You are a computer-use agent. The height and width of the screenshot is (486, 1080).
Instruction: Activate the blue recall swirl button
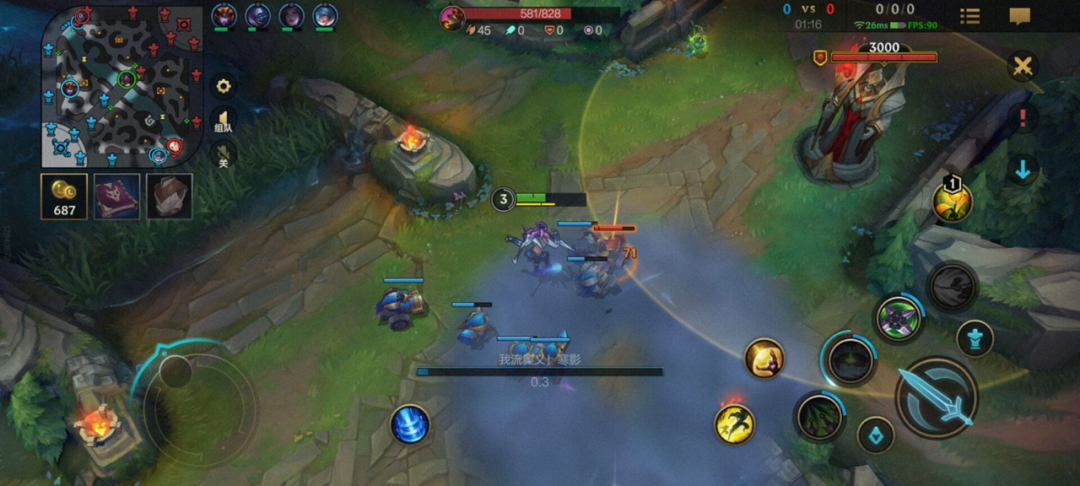click(x=410, y=424)
